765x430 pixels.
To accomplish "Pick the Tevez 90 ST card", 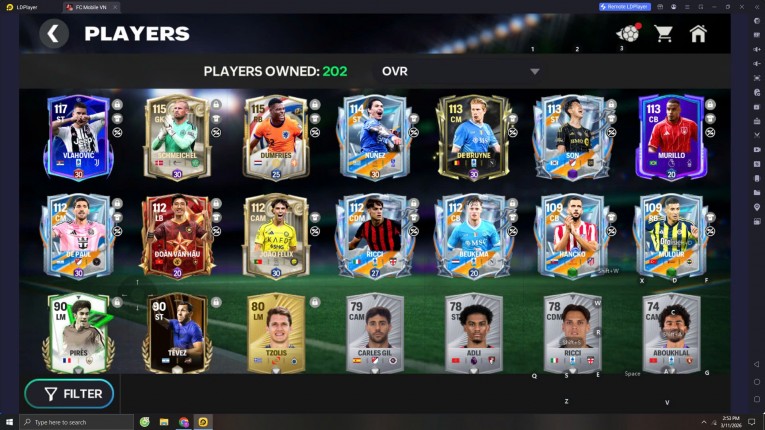I will [177, 333].
